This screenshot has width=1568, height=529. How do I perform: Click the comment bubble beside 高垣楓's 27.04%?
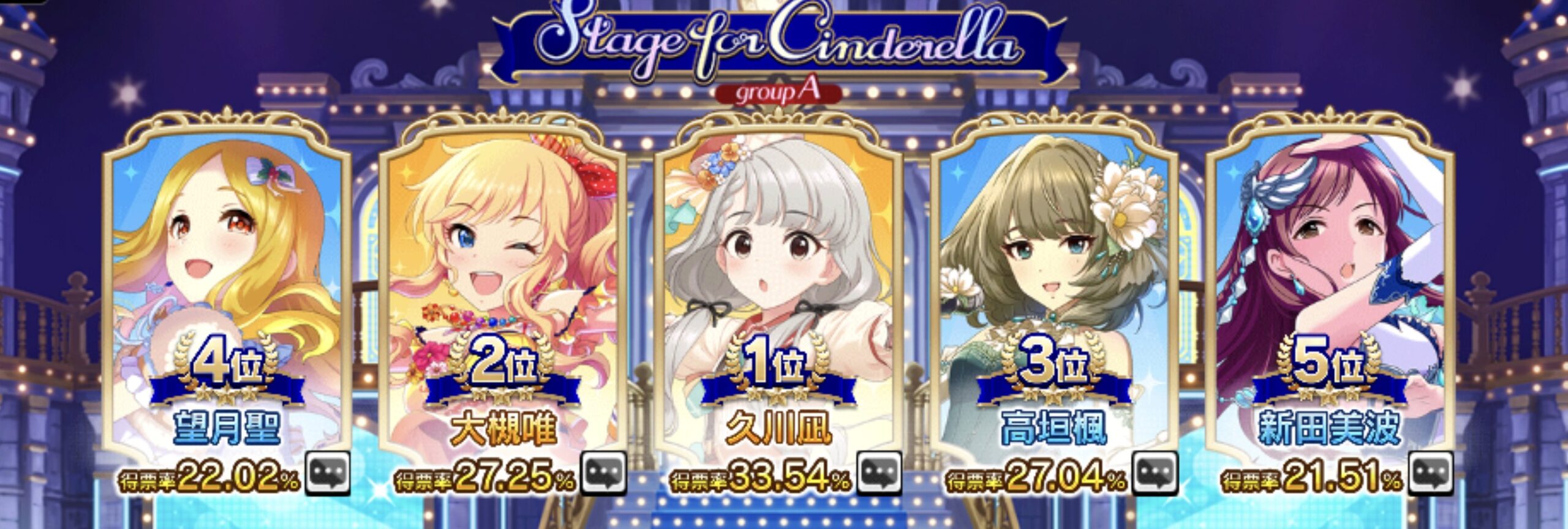tap(1155, 473)
